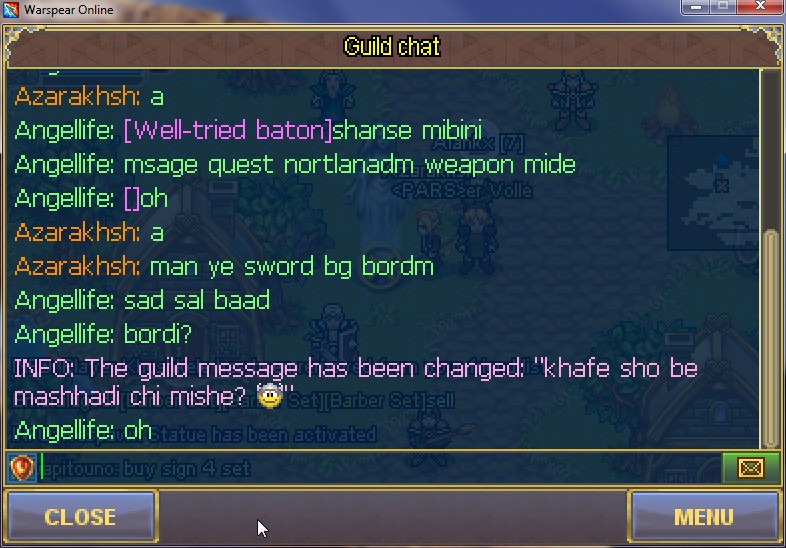Send the message with the envelope button
Image resolution: width=786 pixels, height=548 pixels.
(x=749, y=468)
